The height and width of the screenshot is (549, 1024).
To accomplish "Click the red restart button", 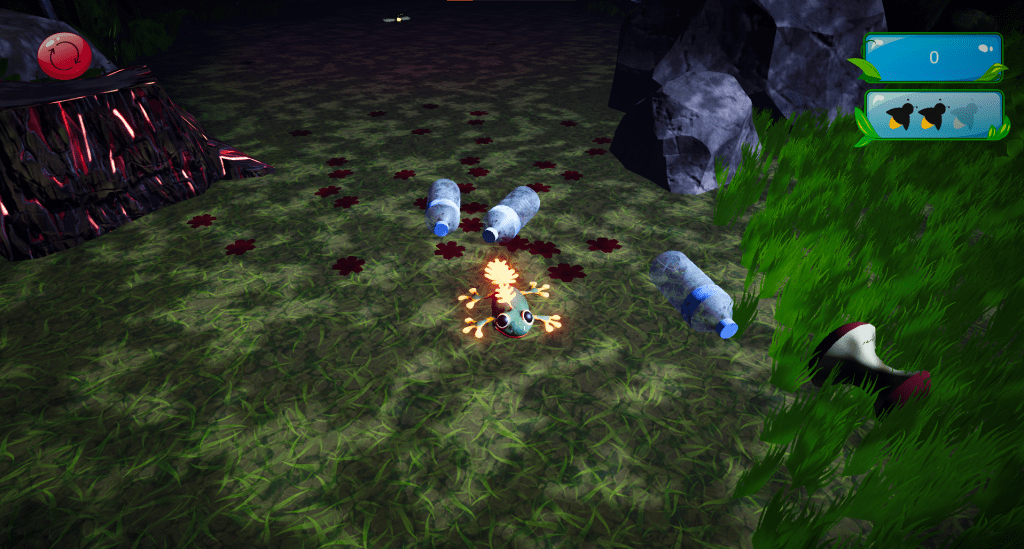I will (x=64, y=54).
